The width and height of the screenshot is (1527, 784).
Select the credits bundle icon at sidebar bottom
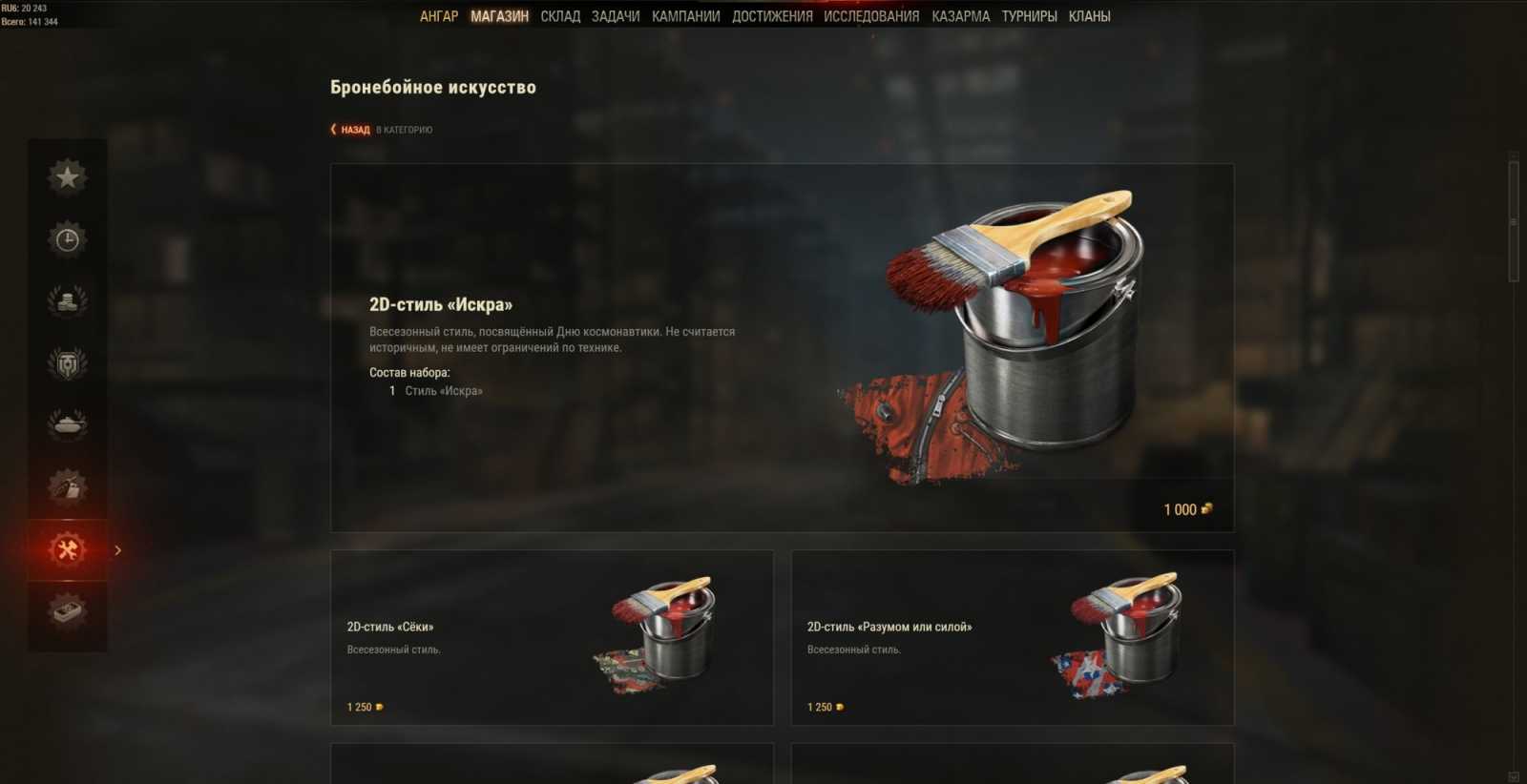(x=67, y=613)
